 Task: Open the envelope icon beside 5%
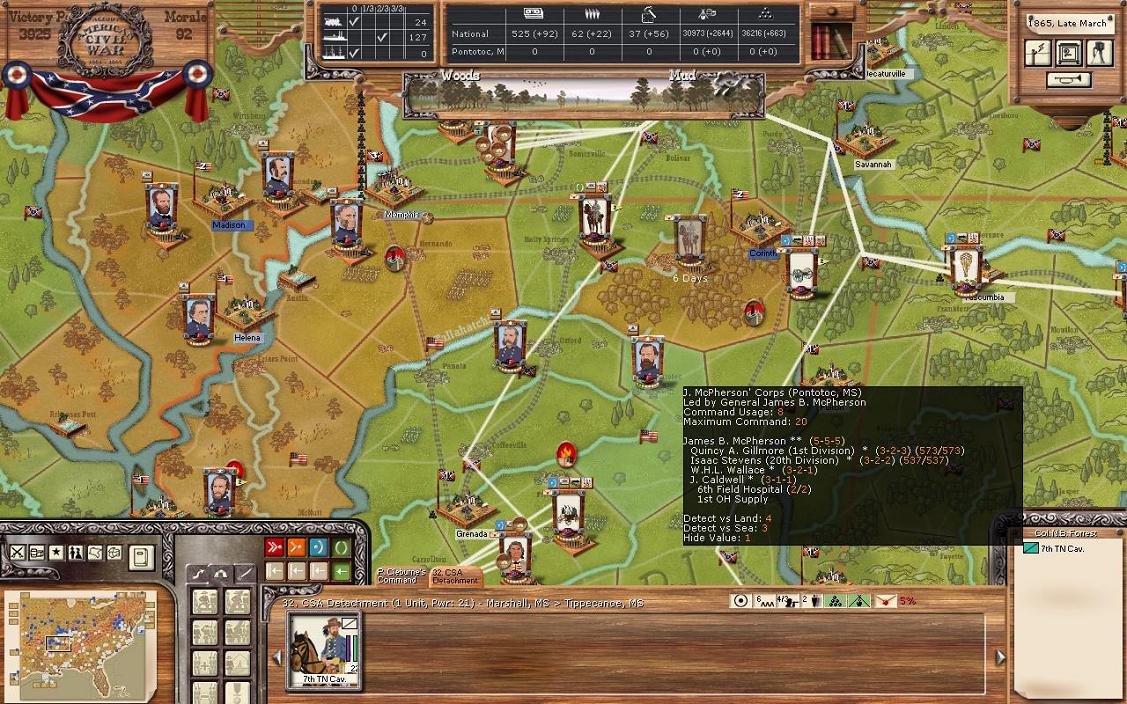tap(884, 601)
